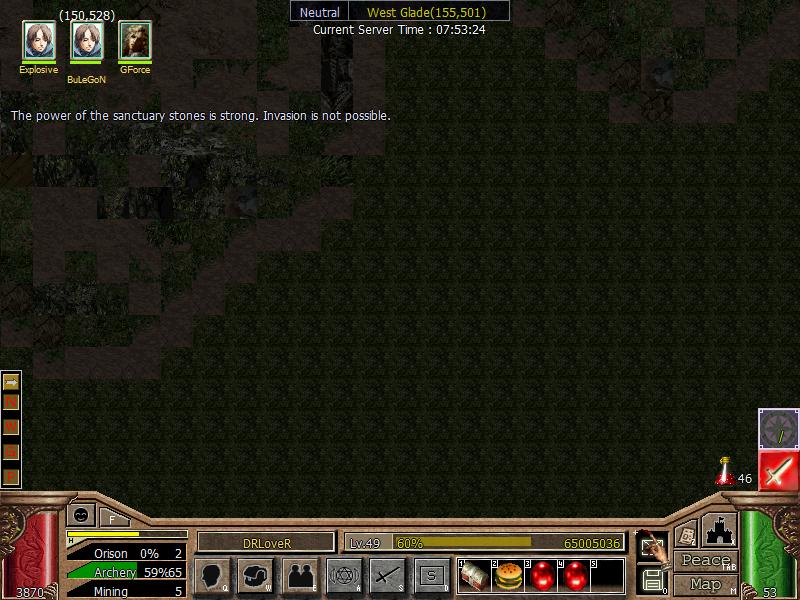Screen dimensions: 800x600
Task: Open the bag inventory icon
Action: pyautogui.click(x=256, y=576)
